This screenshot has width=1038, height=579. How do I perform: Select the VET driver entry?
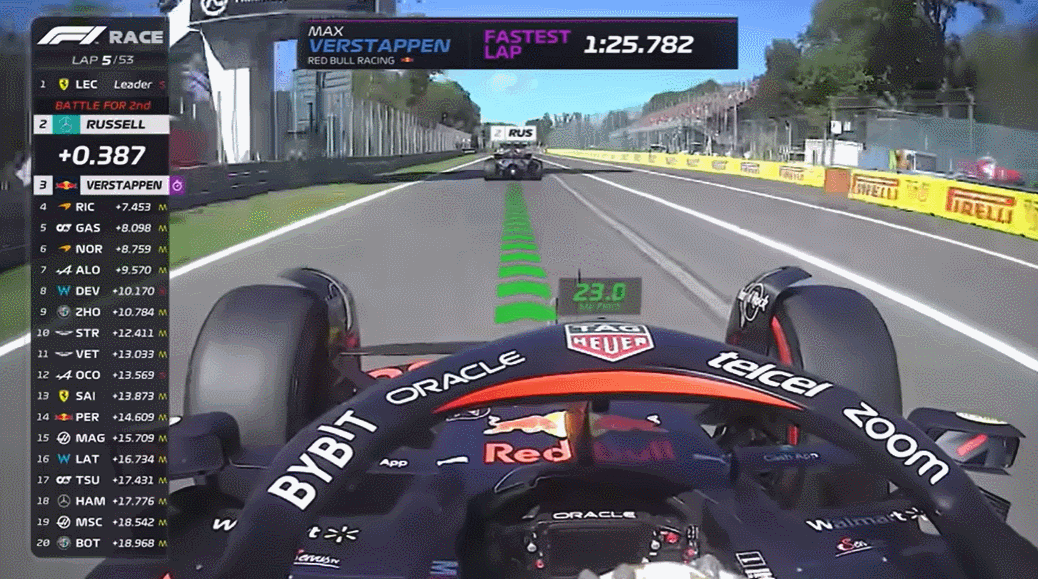[x=100, y=354]
